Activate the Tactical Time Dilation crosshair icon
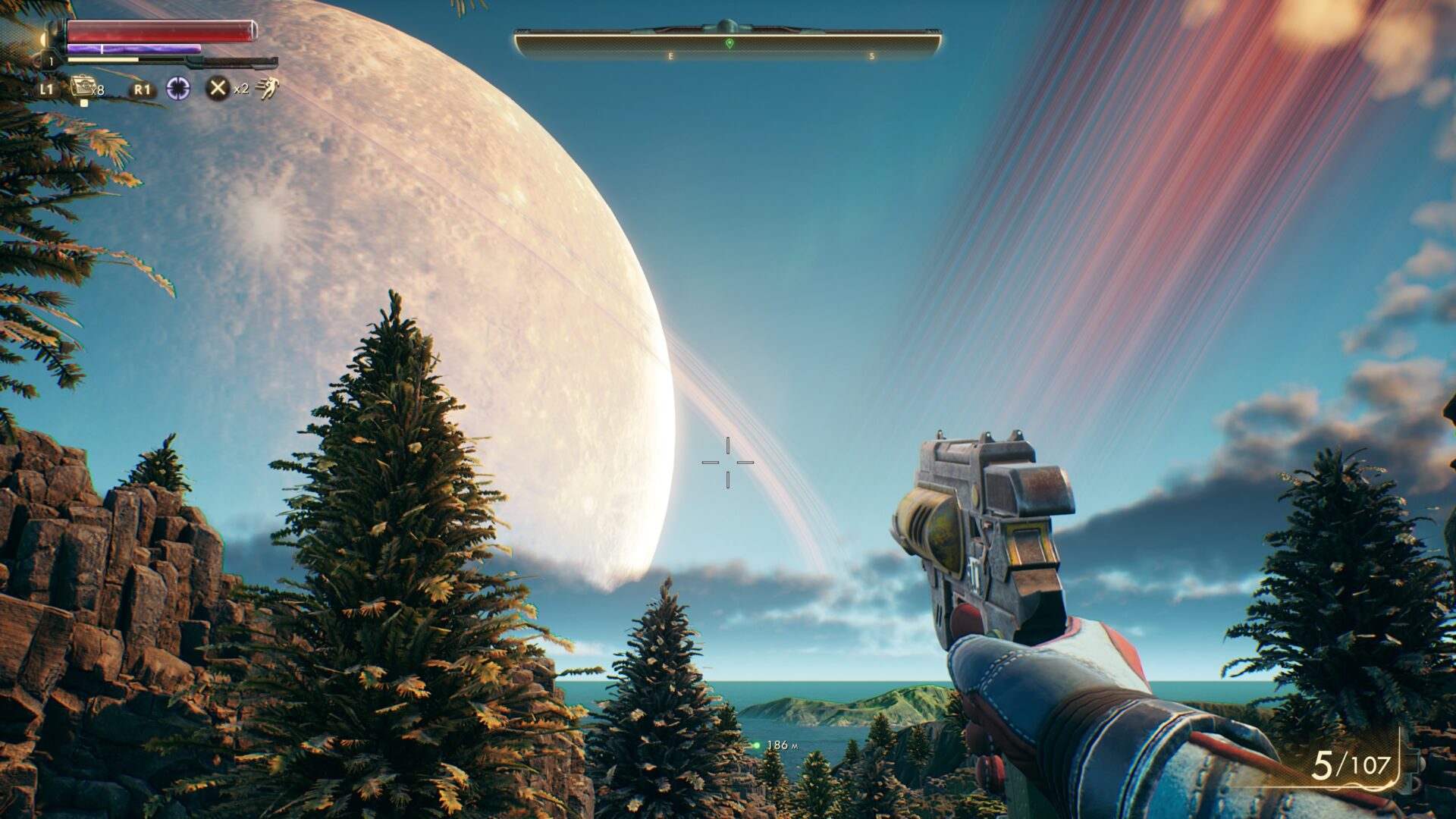 click(x=178, y=89)
